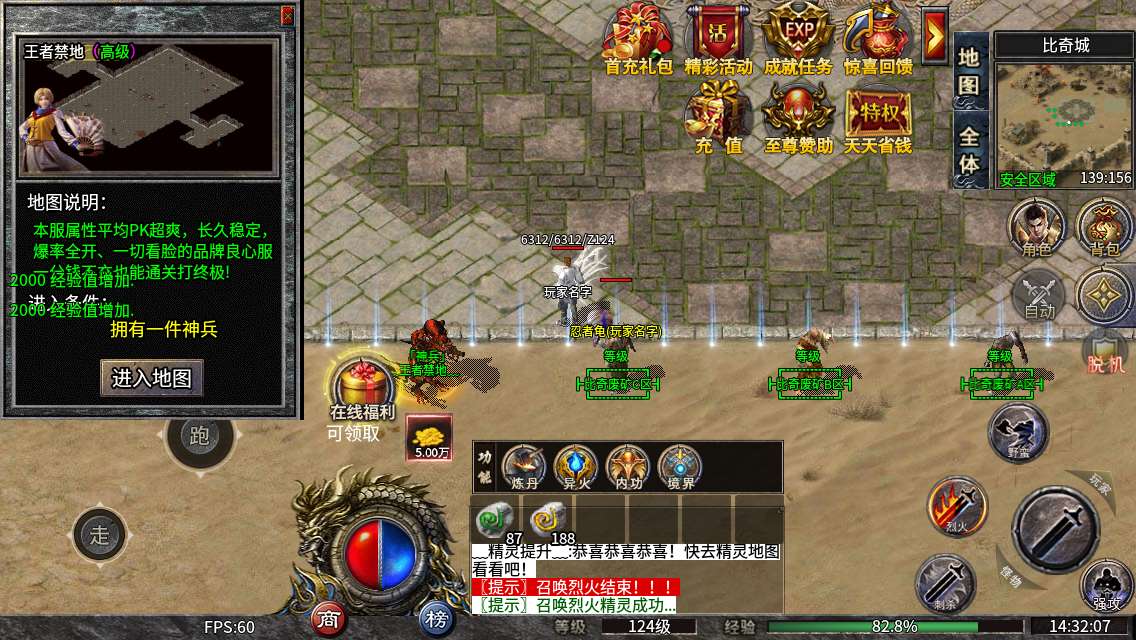Open the 至尊赞助 sponsor icon
Image resolution: width=1136 pixels, height=640 pixels.
(x=797, y=117)
